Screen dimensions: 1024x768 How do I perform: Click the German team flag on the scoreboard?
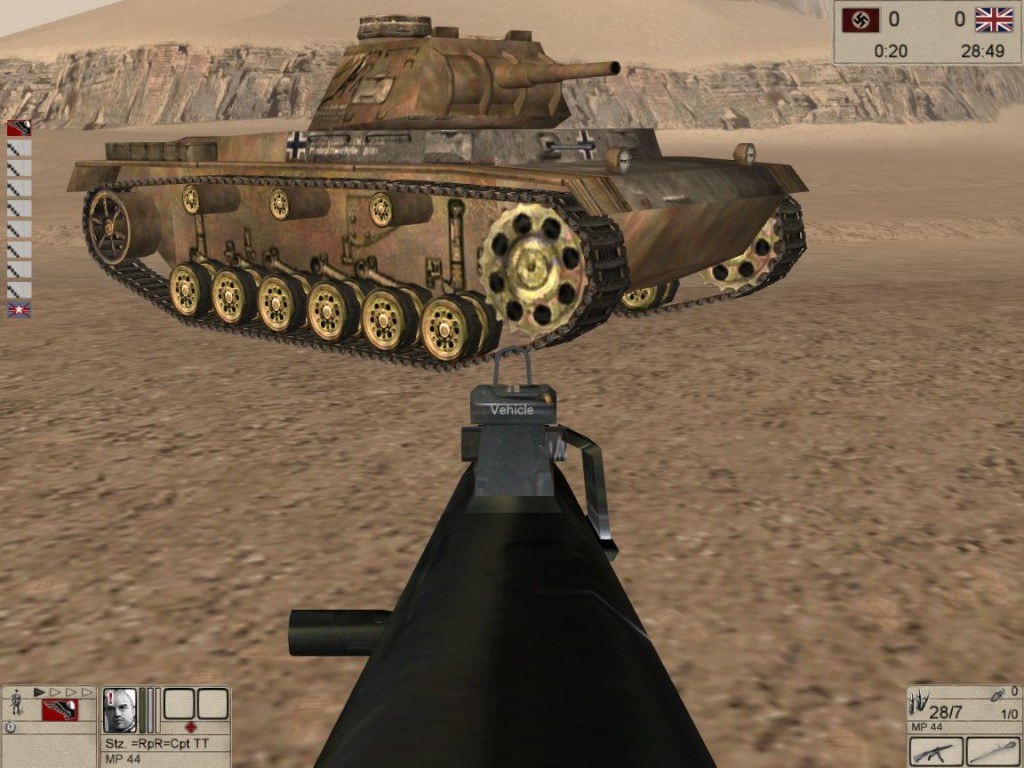pyautogui.click(x=861, y=20)
